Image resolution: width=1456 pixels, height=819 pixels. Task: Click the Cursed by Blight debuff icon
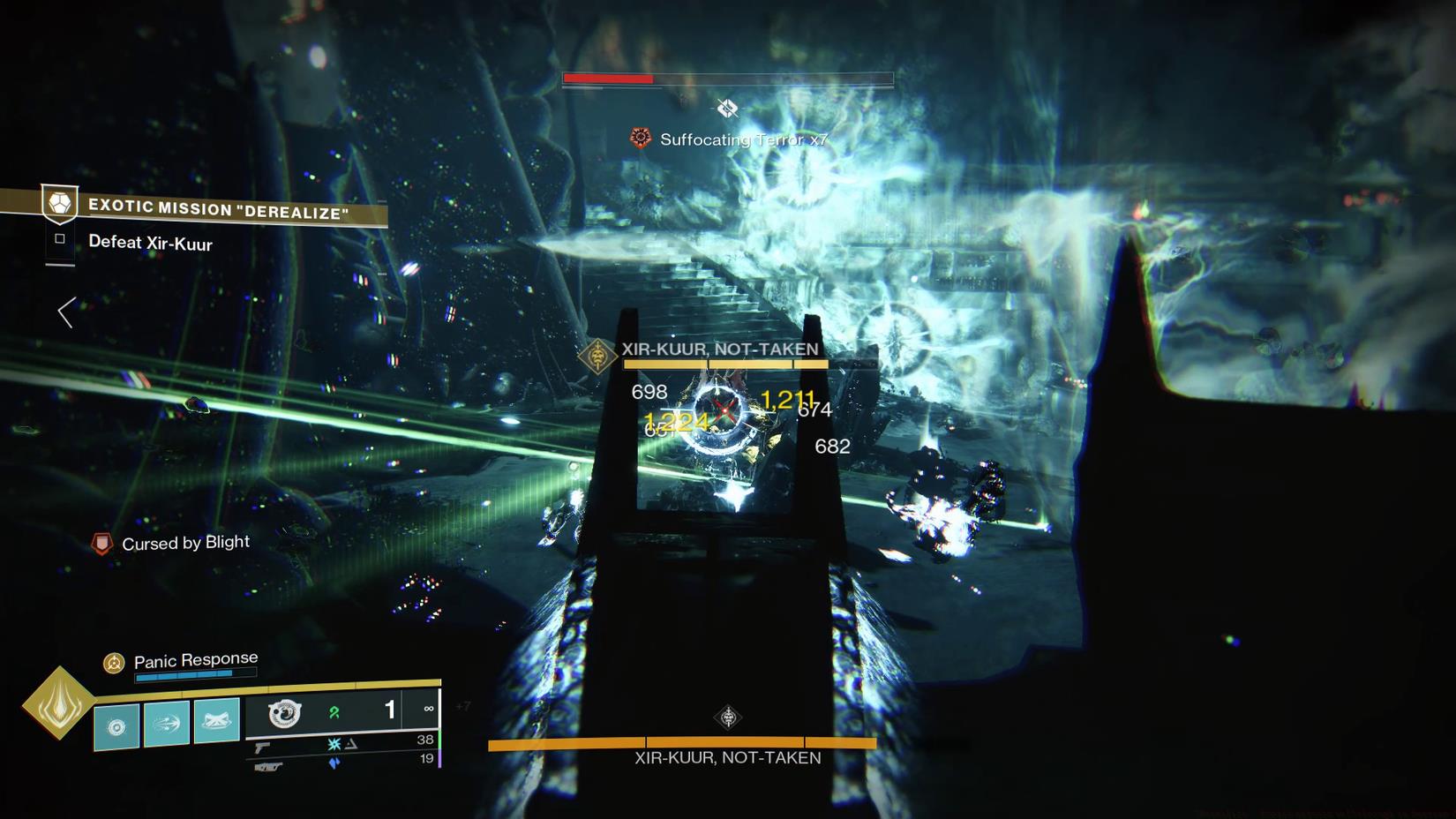(101, 542)
